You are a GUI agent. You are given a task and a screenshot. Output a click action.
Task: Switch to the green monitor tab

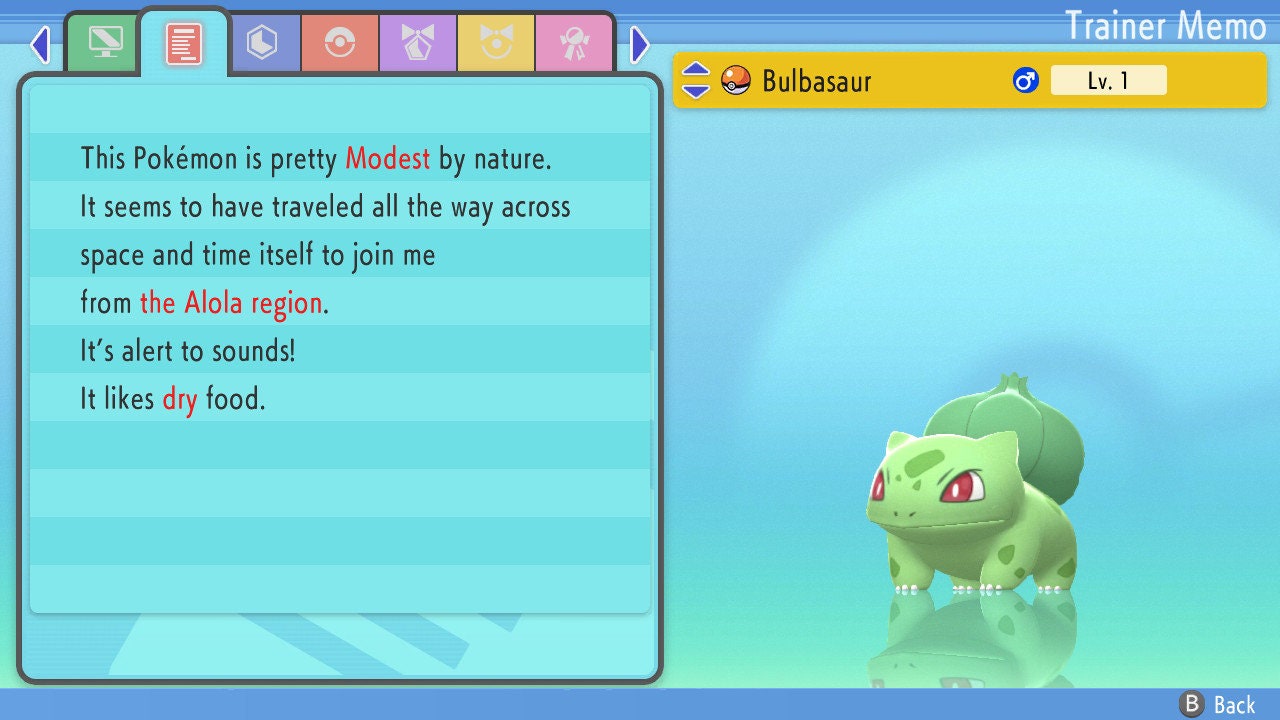105,42
